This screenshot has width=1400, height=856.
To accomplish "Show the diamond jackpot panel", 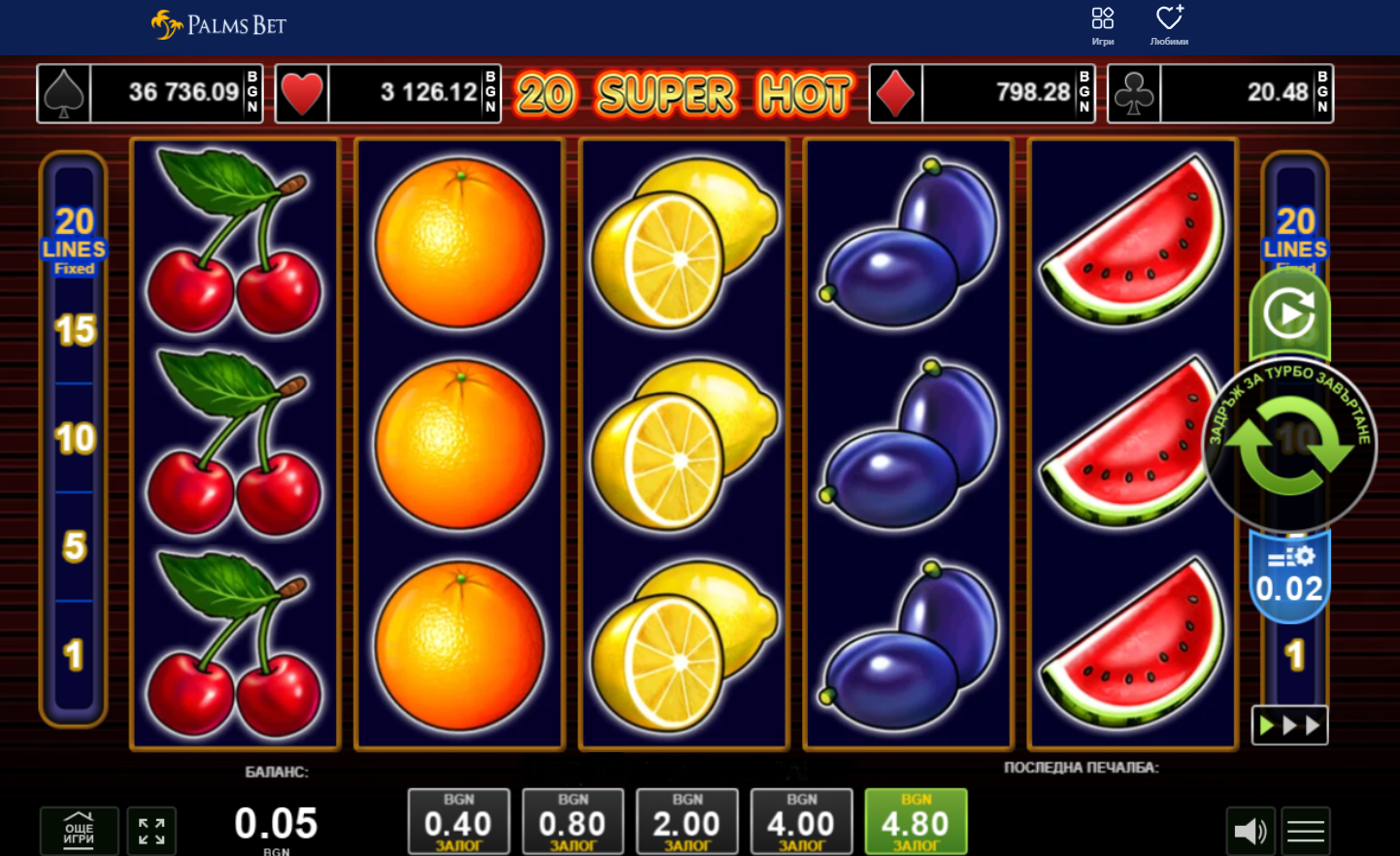I will coord(982,93).
